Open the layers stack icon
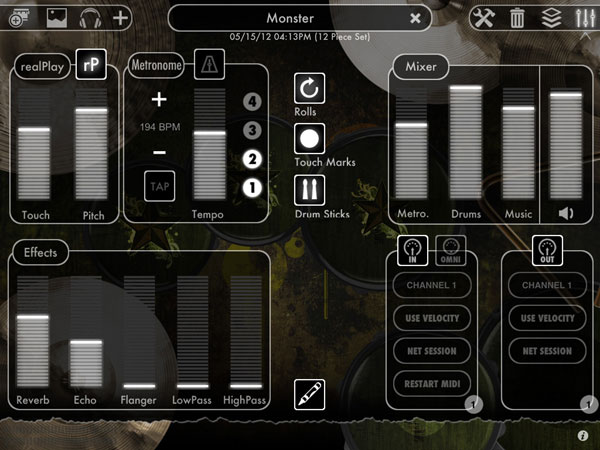Image resolution: width=600 pixels, height=450 pixels. coord(550,17)
